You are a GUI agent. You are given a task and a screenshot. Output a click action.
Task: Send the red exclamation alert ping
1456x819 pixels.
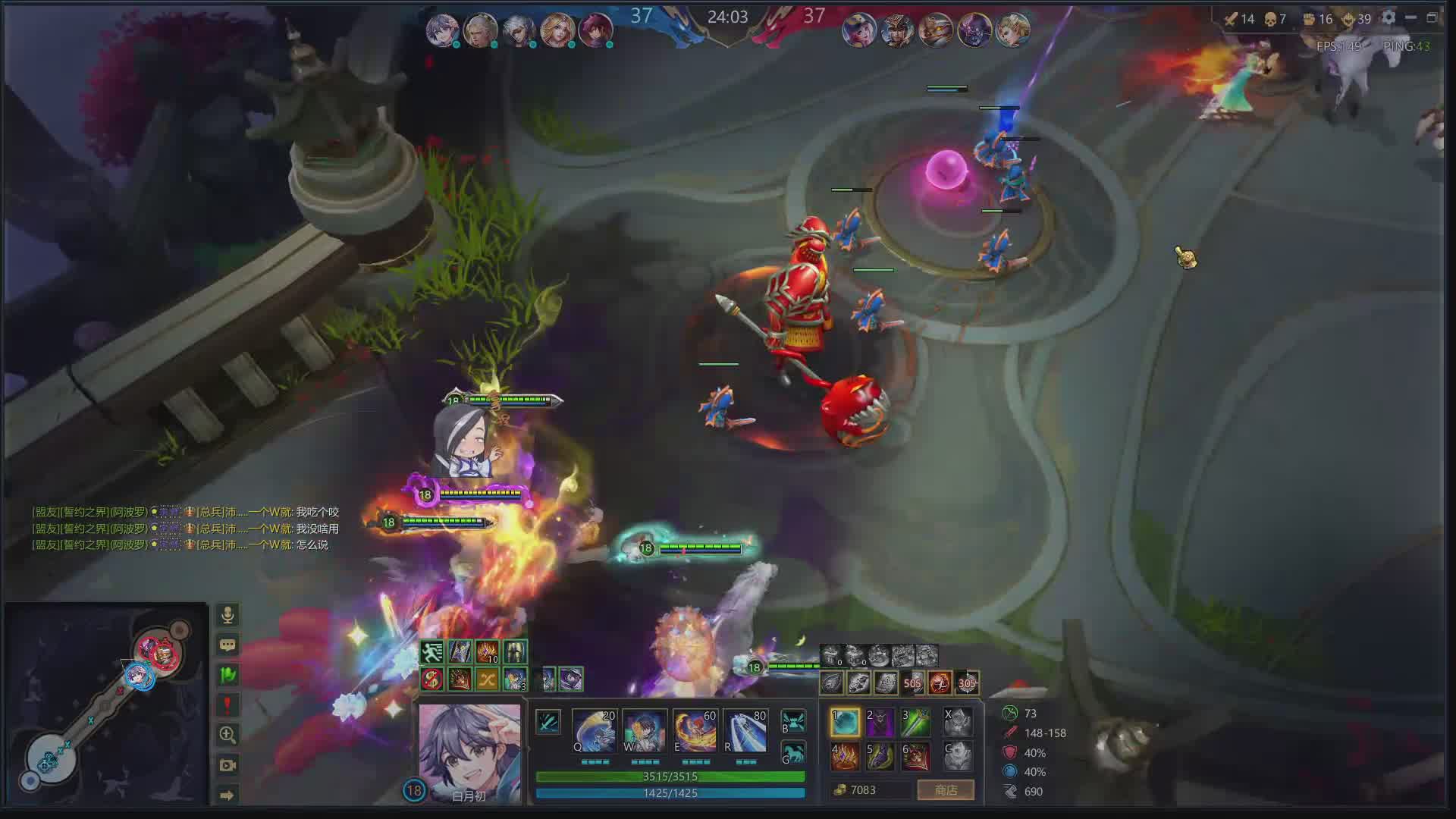[227, 705]
